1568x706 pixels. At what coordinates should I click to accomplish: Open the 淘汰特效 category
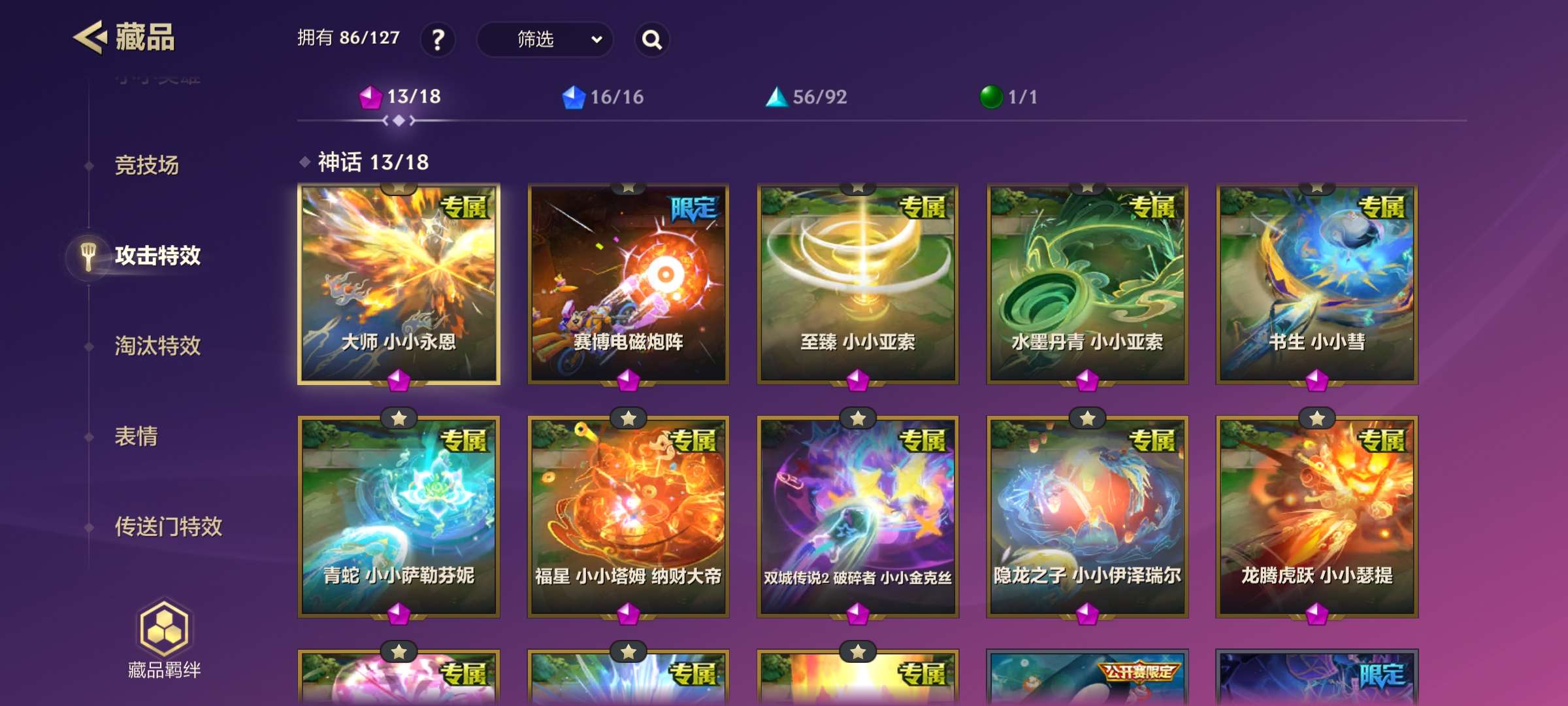157,346
